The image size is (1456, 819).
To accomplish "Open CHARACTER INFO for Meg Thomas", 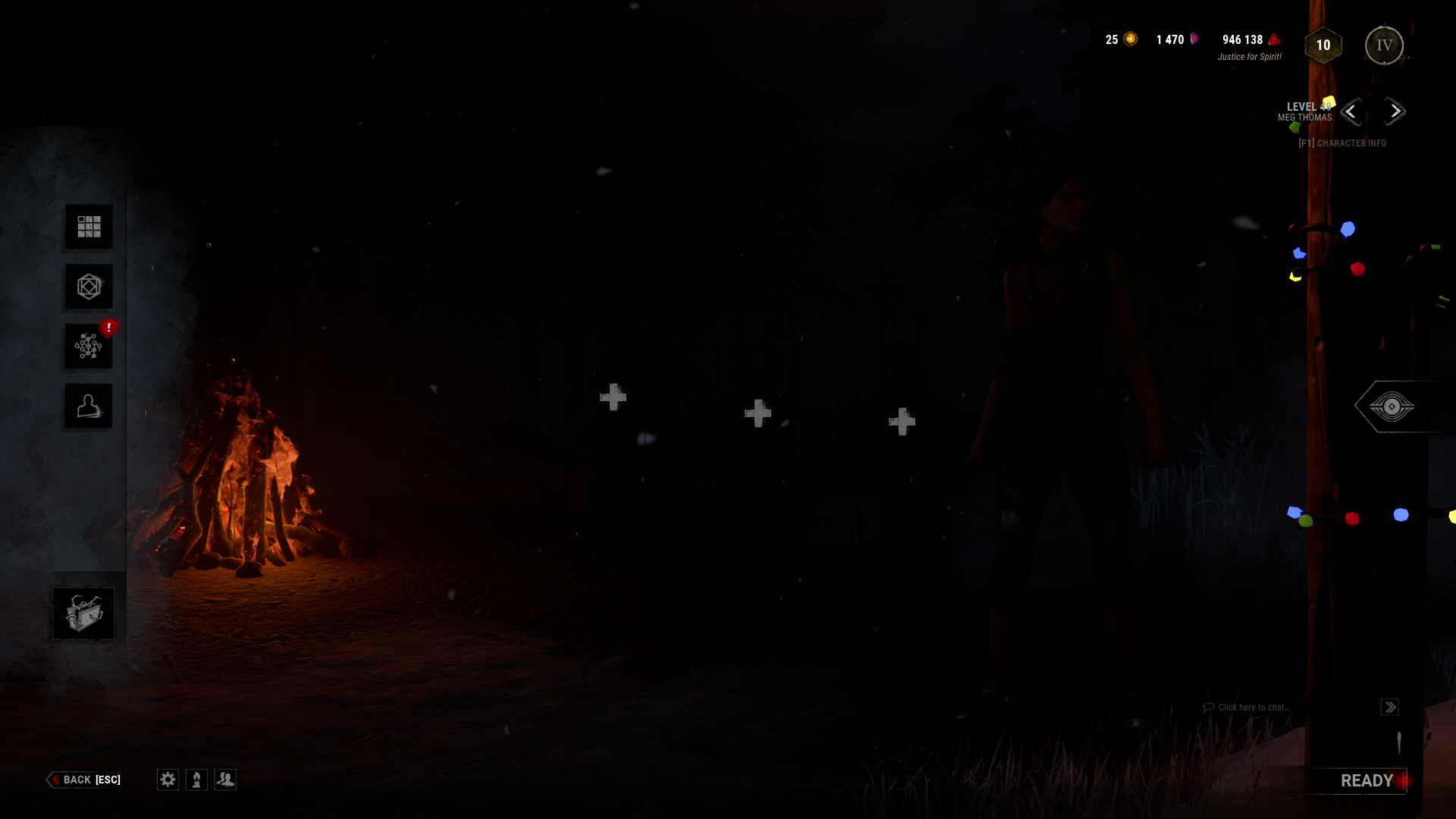I will pyautogui.click(x=1341, y=143).
